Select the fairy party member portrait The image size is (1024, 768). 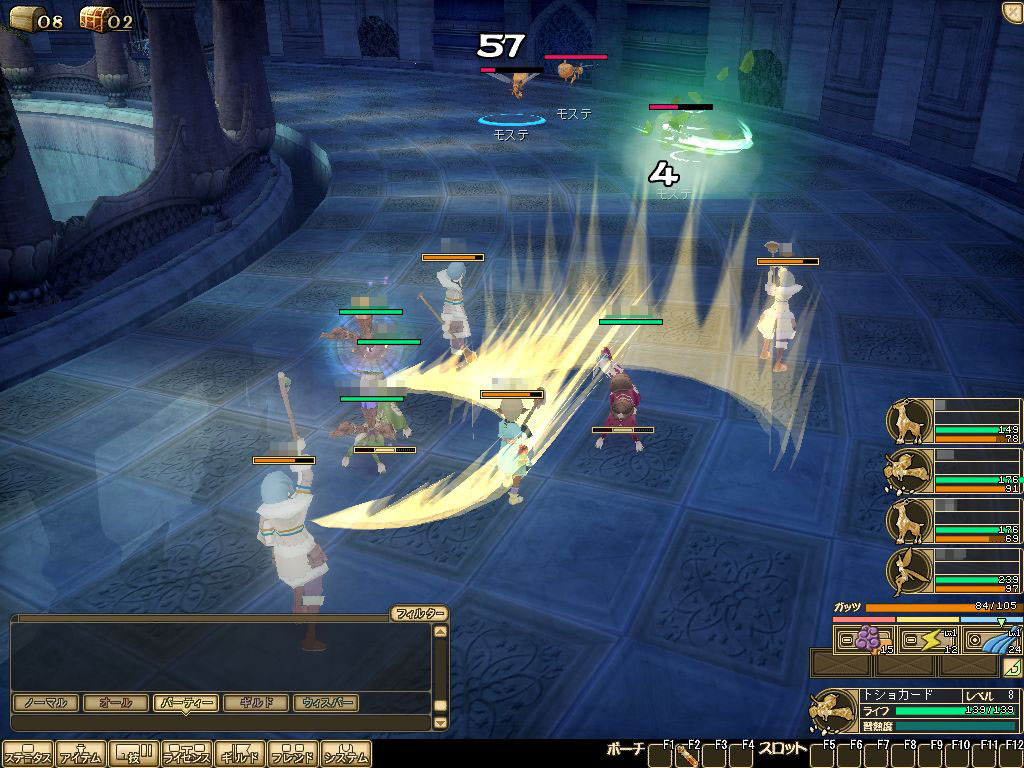(x=909, y=572)
